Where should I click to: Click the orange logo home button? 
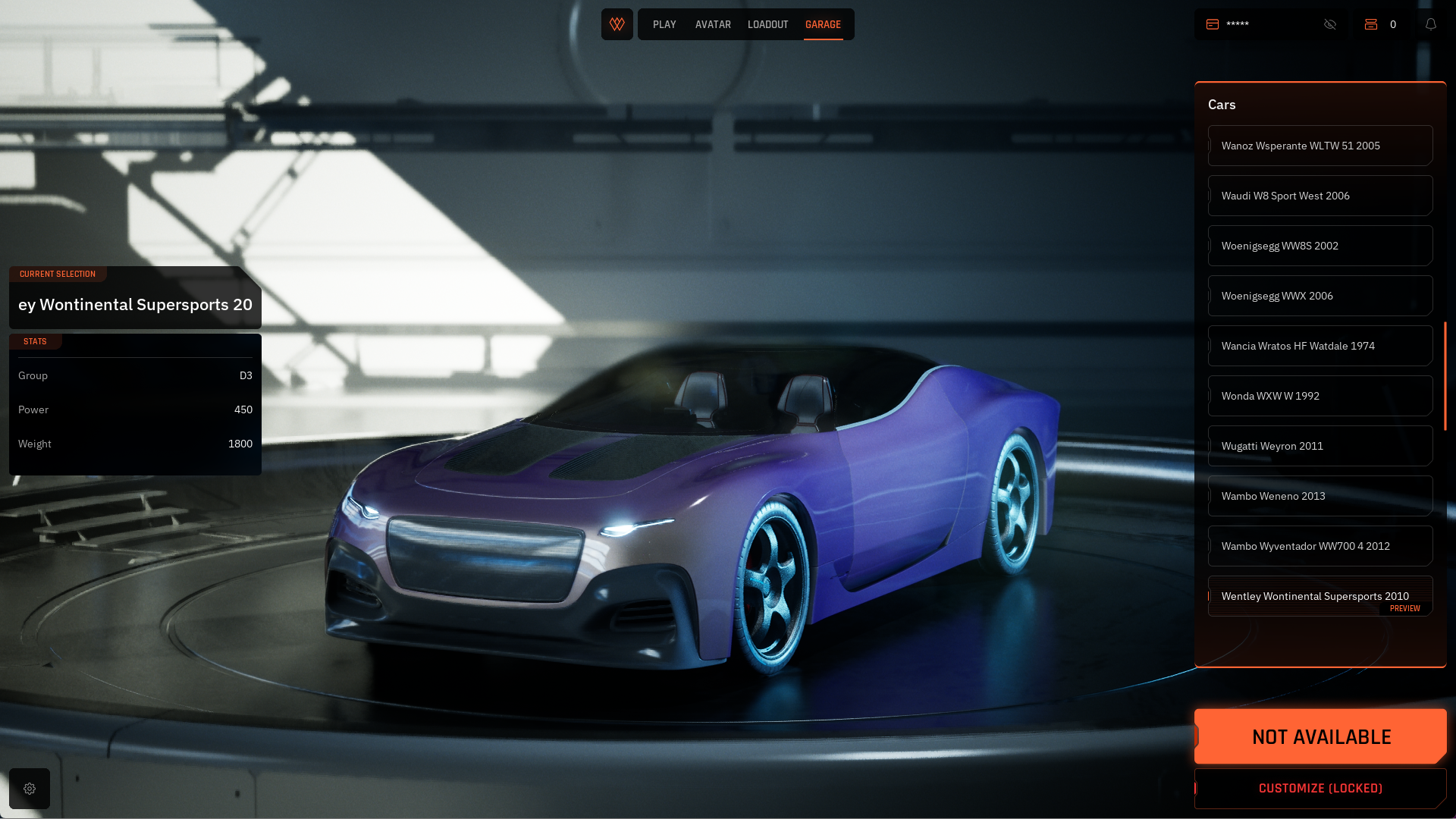(x=617, y=24)
